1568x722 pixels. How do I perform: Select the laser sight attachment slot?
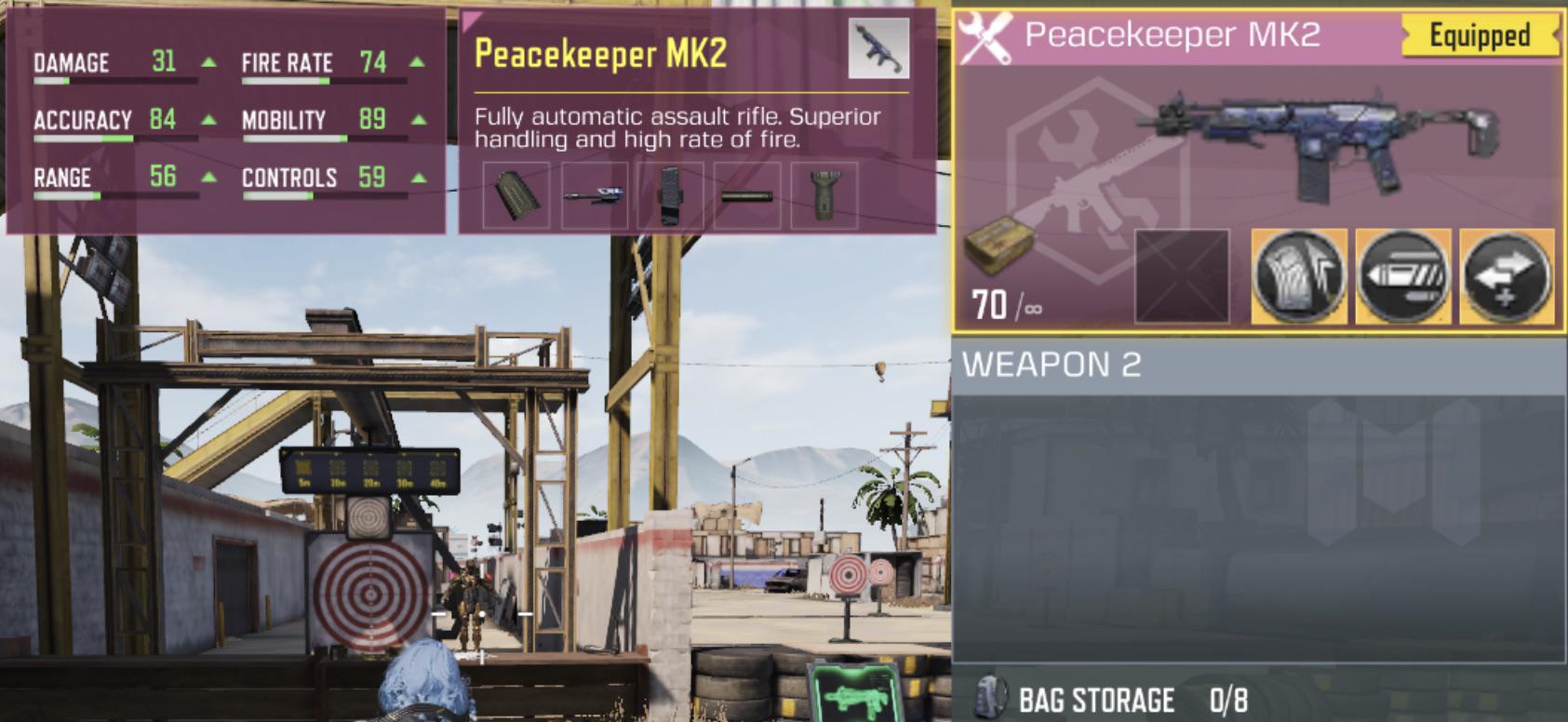pyautogui.click(x=596, y=195)
